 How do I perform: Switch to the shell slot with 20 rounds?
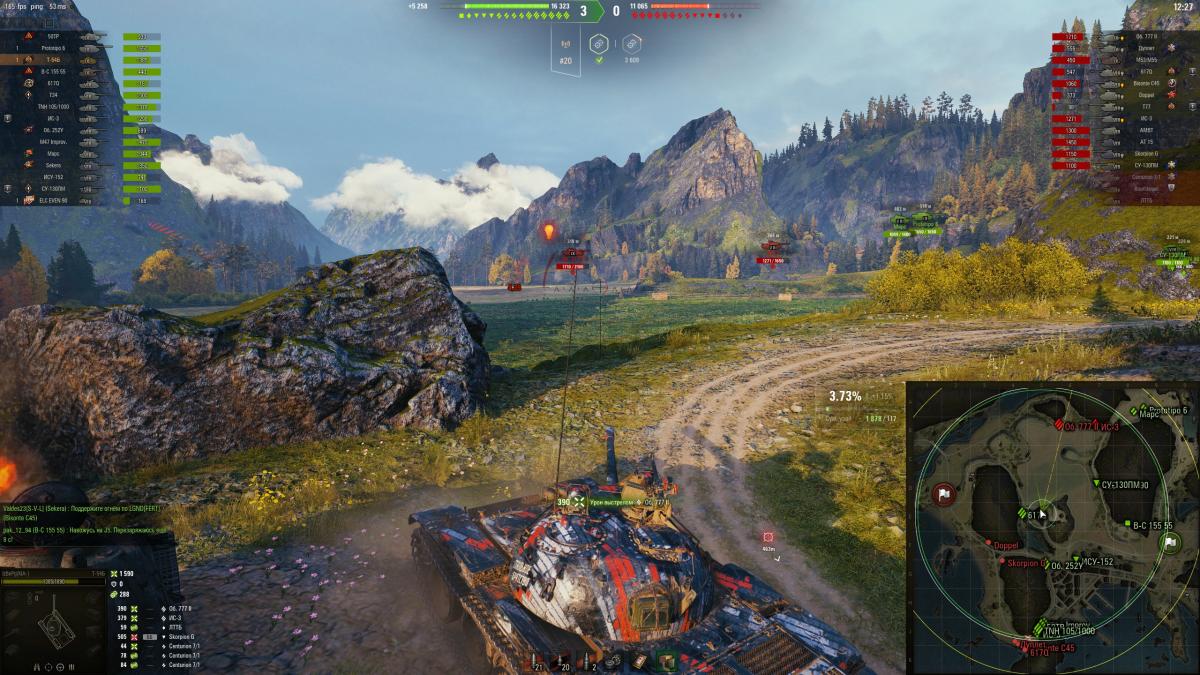coord(565,663)
